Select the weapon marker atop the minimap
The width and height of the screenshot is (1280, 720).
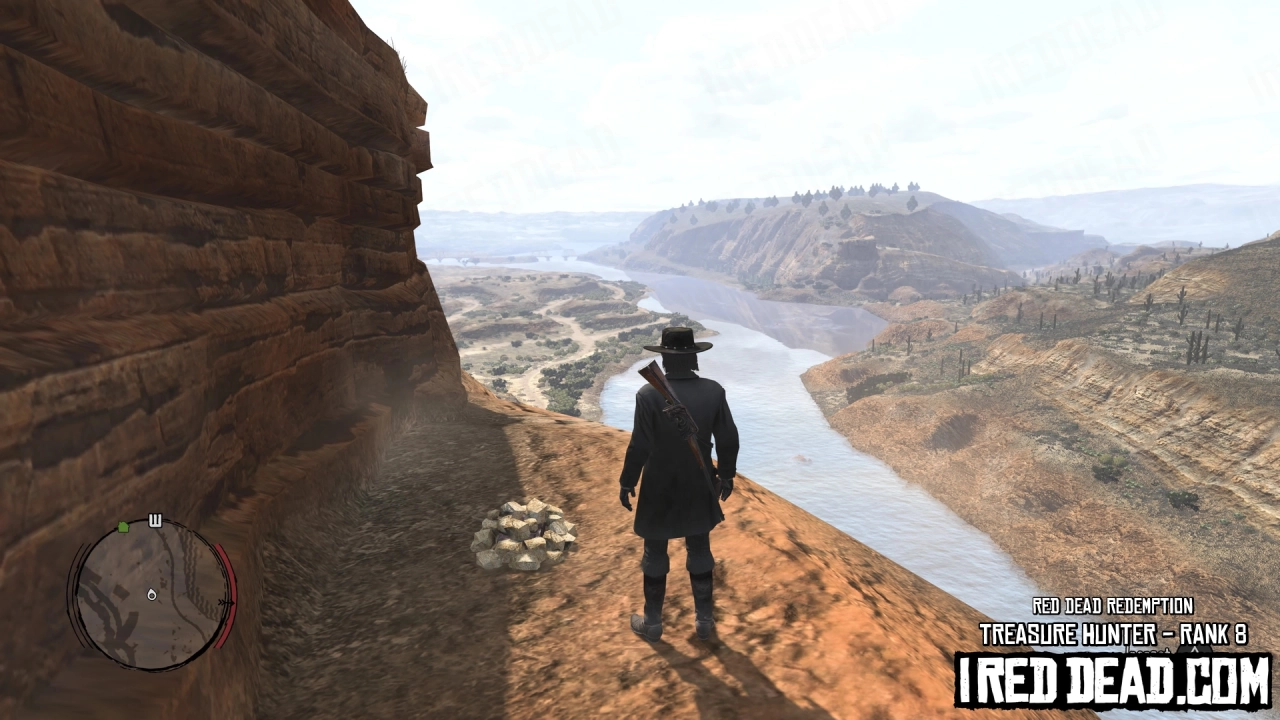coord(155,519)
